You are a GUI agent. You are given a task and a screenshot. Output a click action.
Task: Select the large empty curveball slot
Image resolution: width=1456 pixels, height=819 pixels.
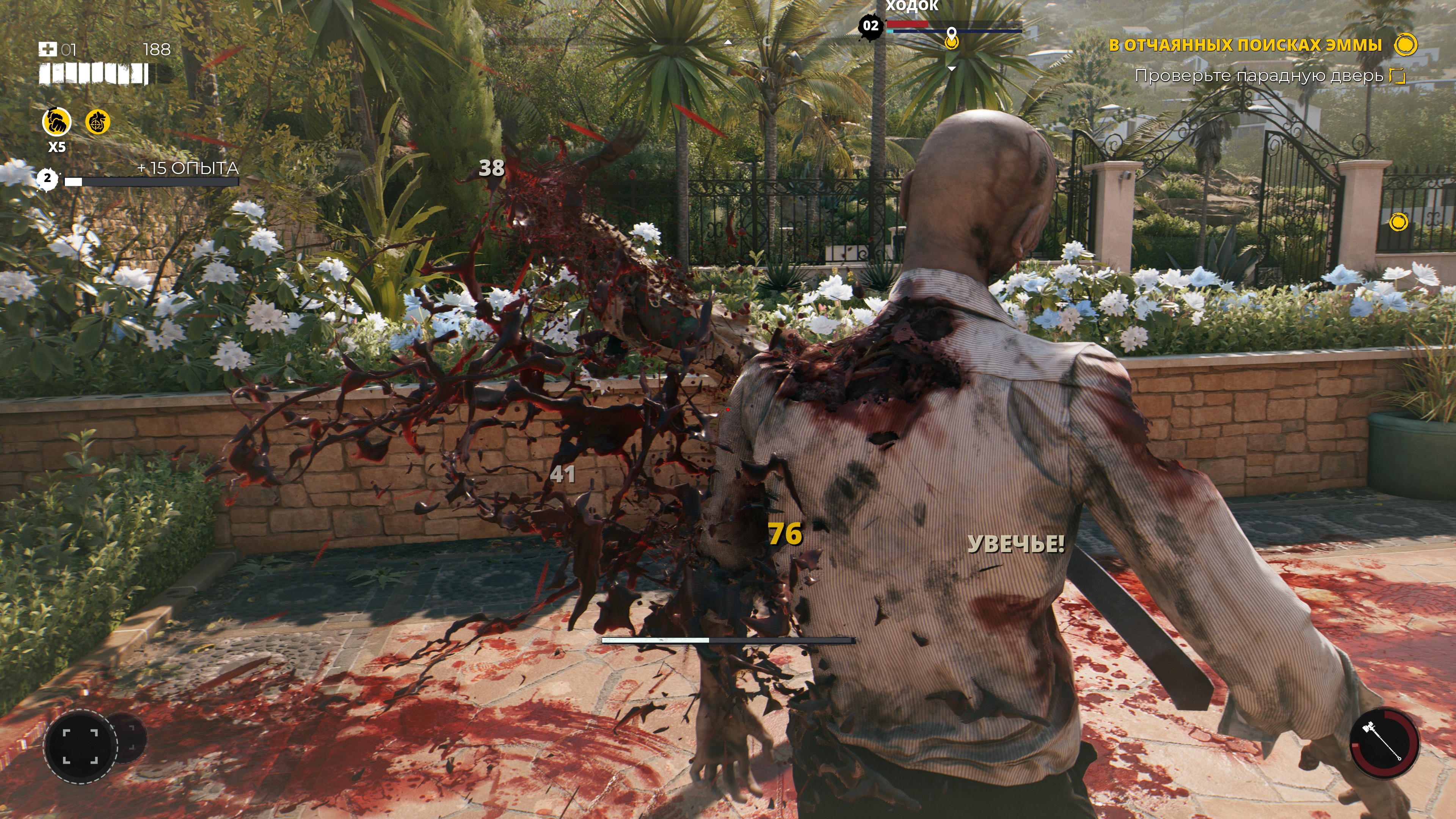[80, 746]
